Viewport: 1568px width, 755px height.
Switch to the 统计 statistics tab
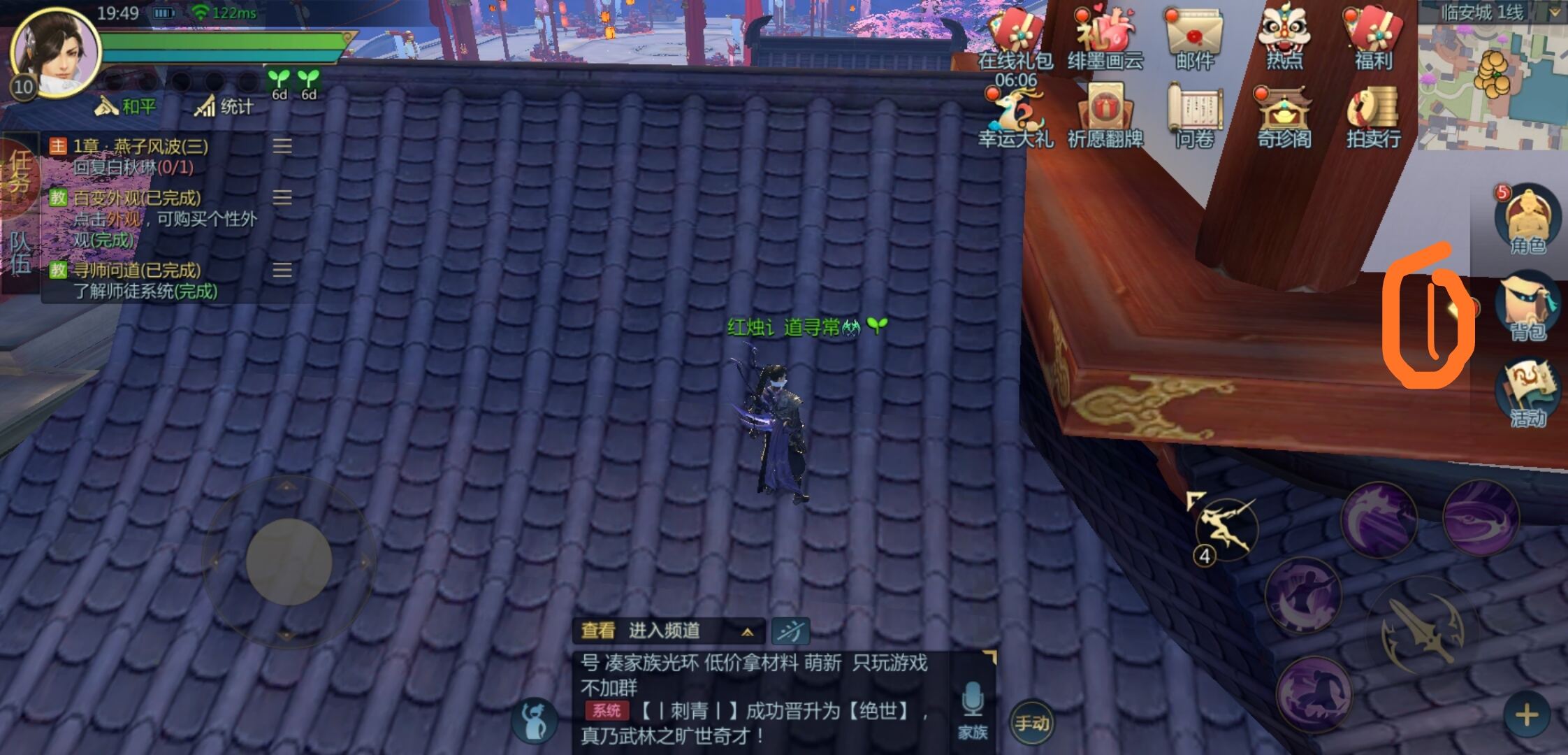click(x=224, y=106)
